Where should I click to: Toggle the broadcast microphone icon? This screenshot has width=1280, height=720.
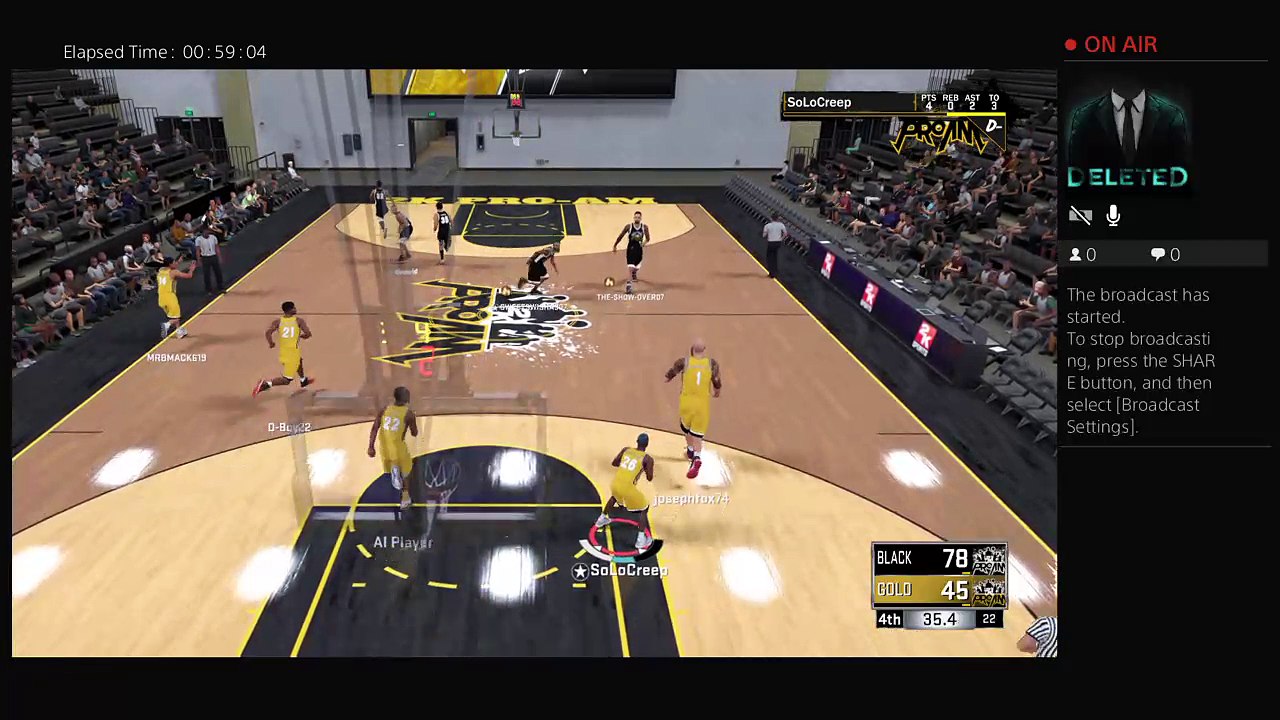(1113, 216)
